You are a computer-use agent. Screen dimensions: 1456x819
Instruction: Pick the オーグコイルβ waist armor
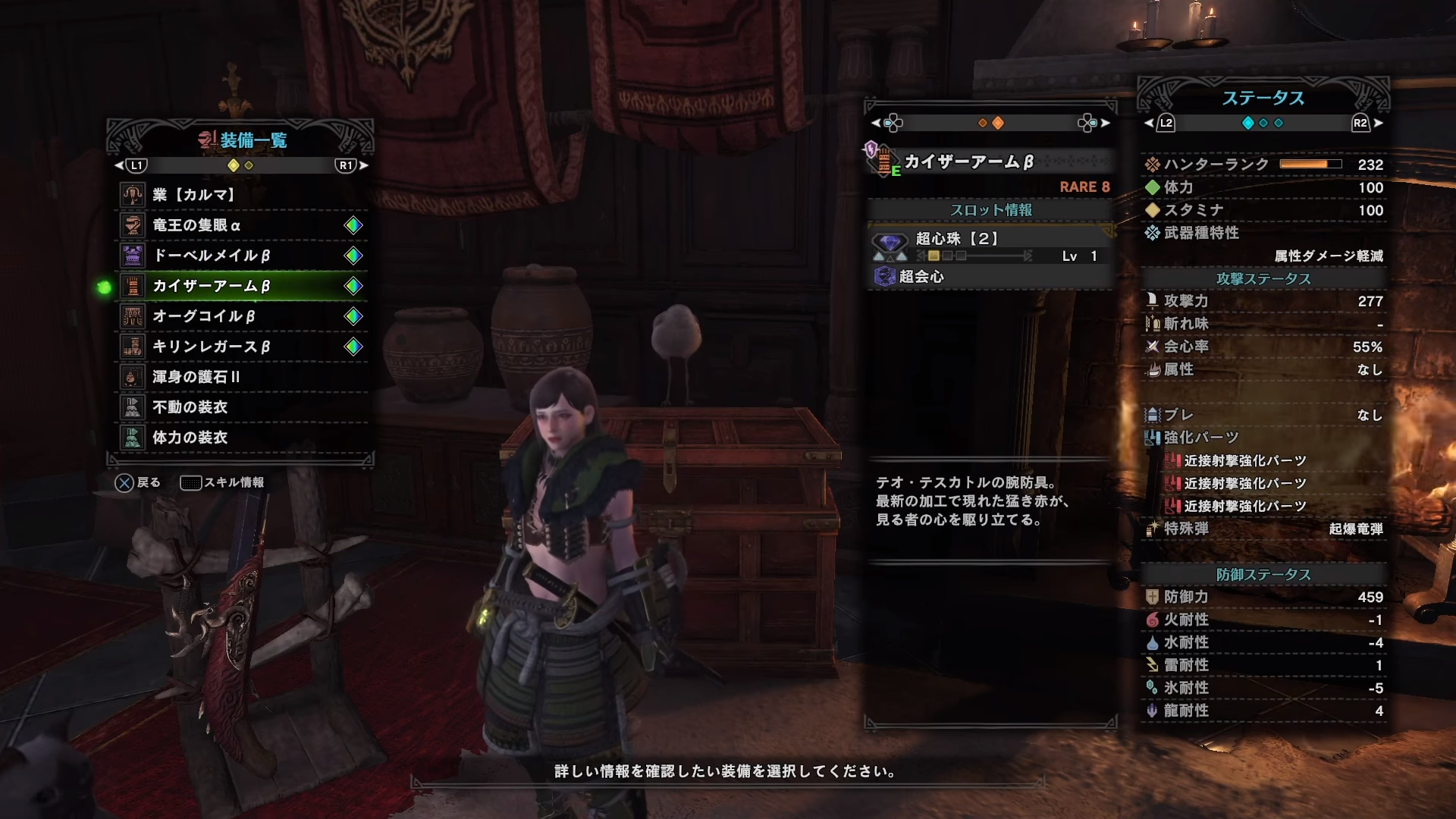point(241,316)
